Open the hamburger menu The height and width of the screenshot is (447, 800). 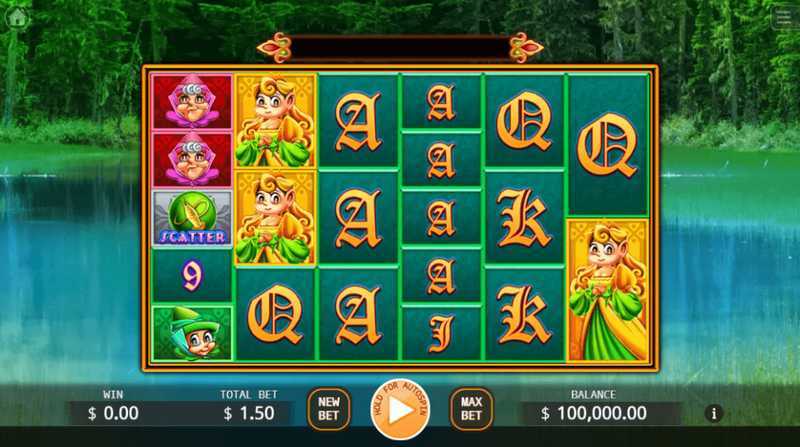click(784, 16)
